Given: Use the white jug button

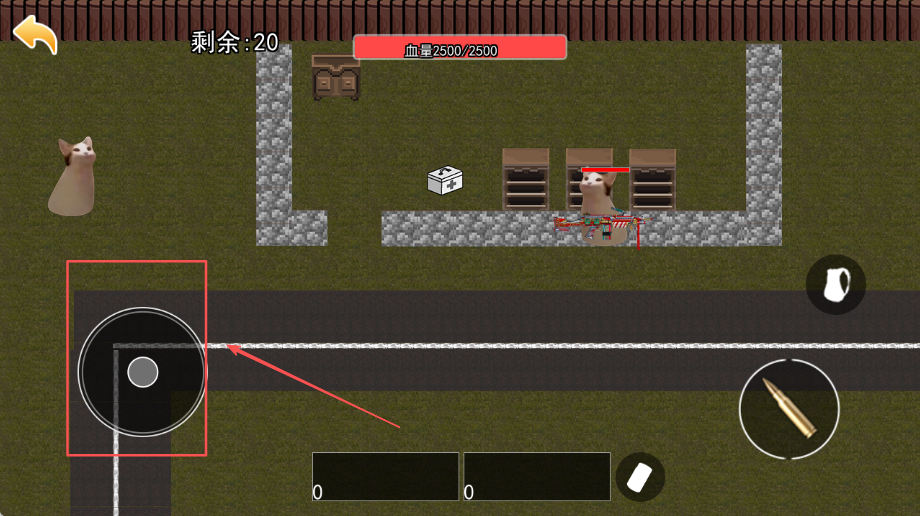Looking at the screenshot, I should point(835,285).
